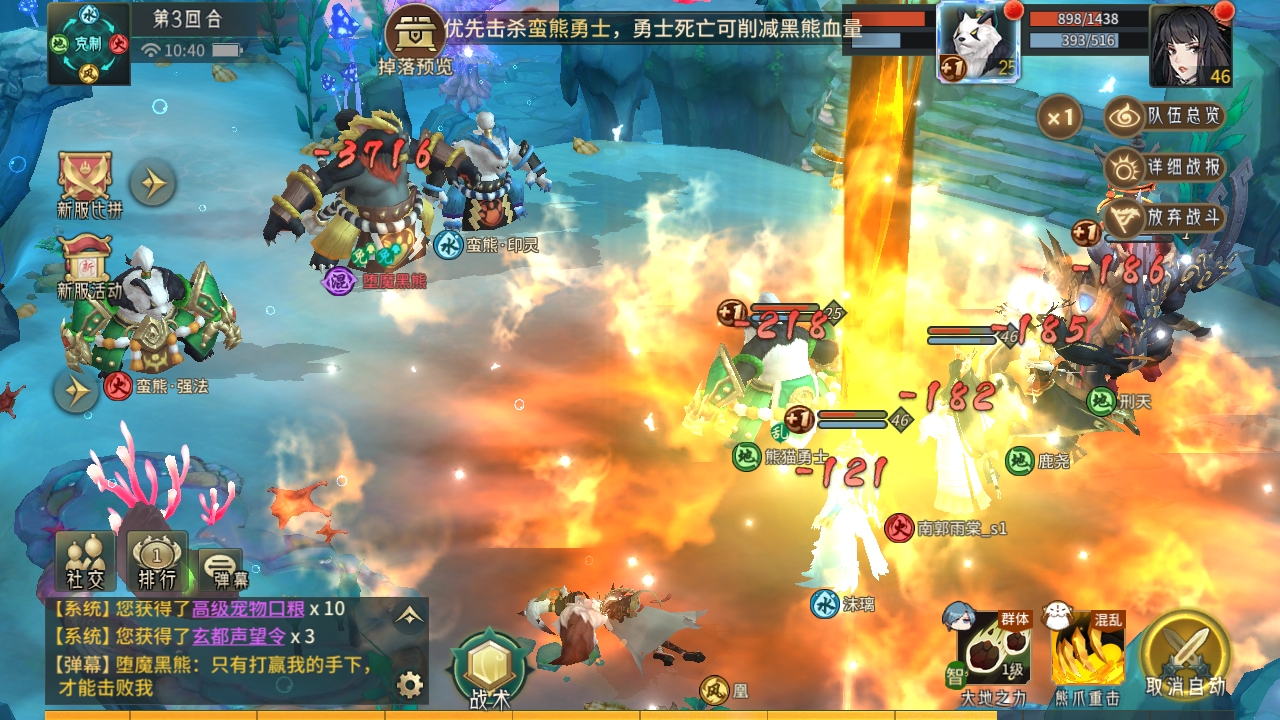
Task: Show the 详细战报 detailed battle report
Action: click(1166, 167)
